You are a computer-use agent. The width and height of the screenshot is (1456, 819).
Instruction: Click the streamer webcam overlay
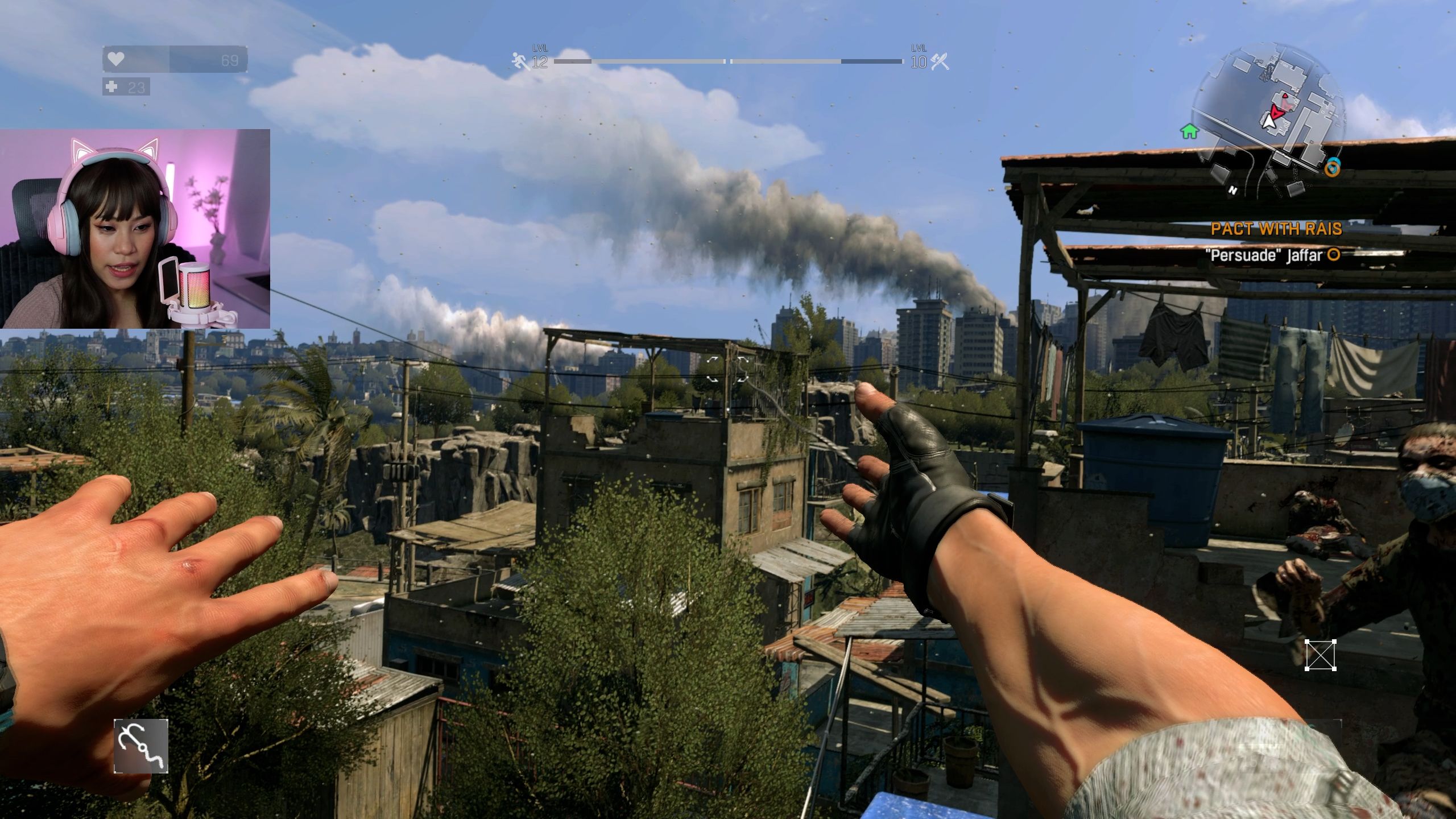[135, 229]
